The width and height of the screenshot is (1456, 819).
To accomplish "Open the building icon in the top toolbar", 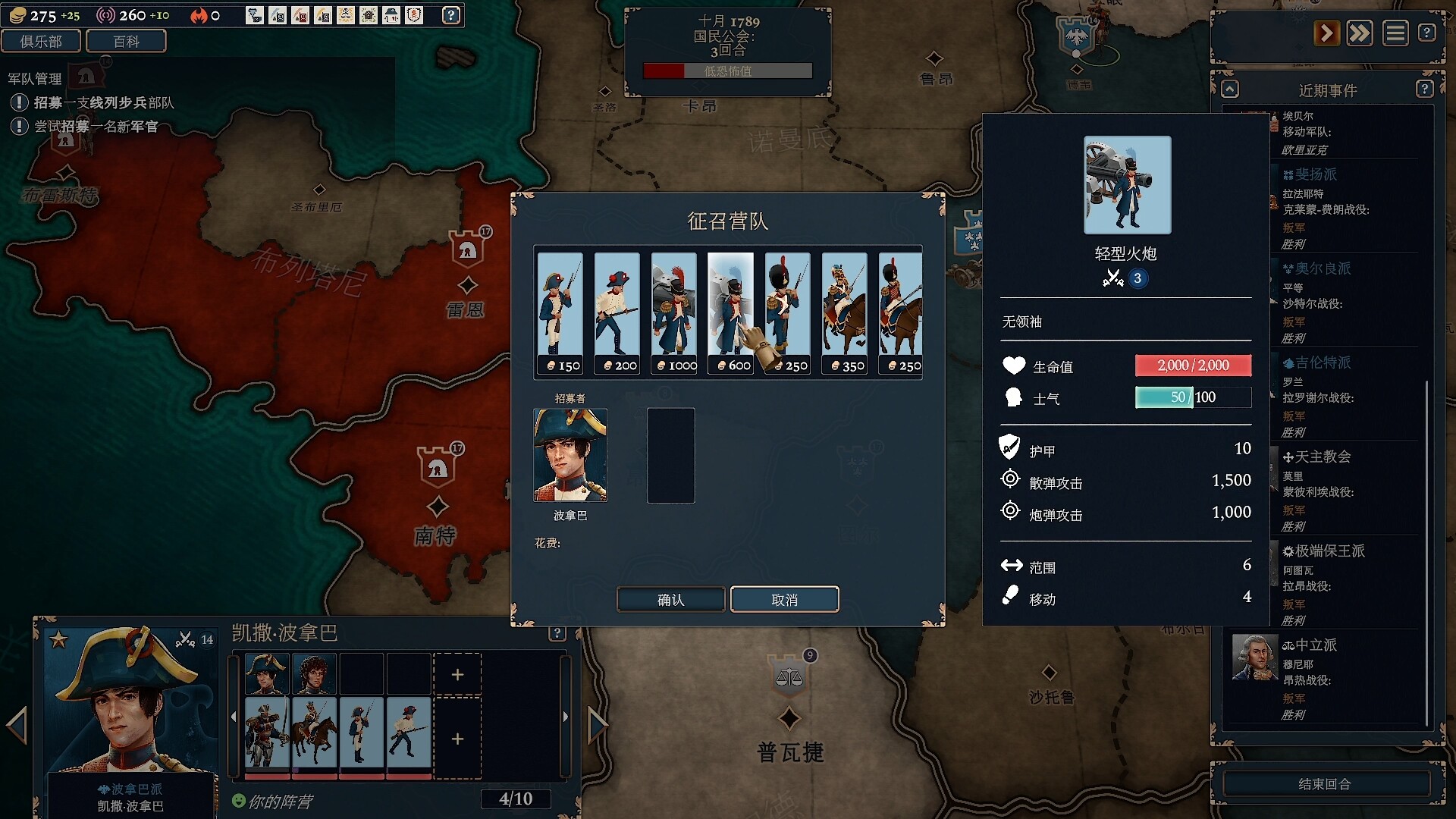I will click(369, 15).
